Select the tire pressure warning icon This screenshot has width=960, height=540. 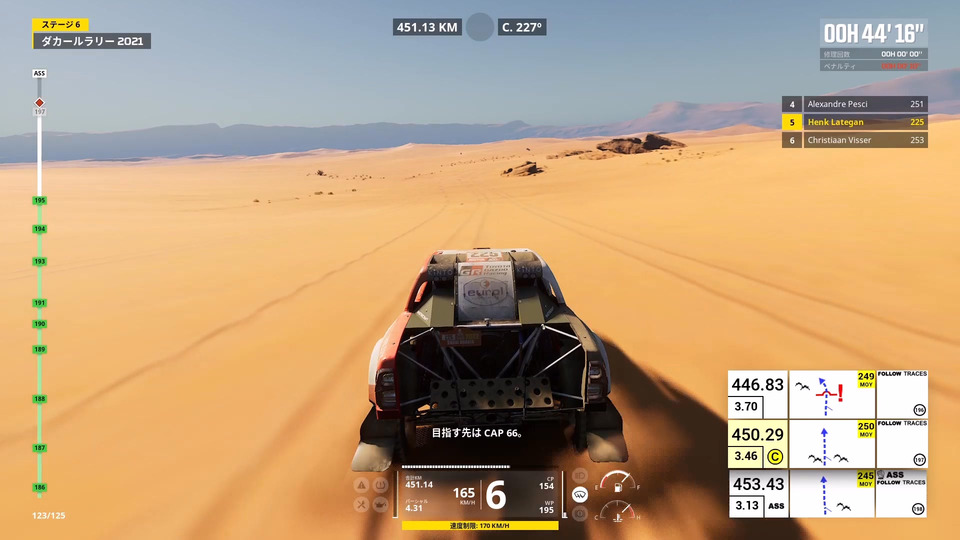[381, 485]
